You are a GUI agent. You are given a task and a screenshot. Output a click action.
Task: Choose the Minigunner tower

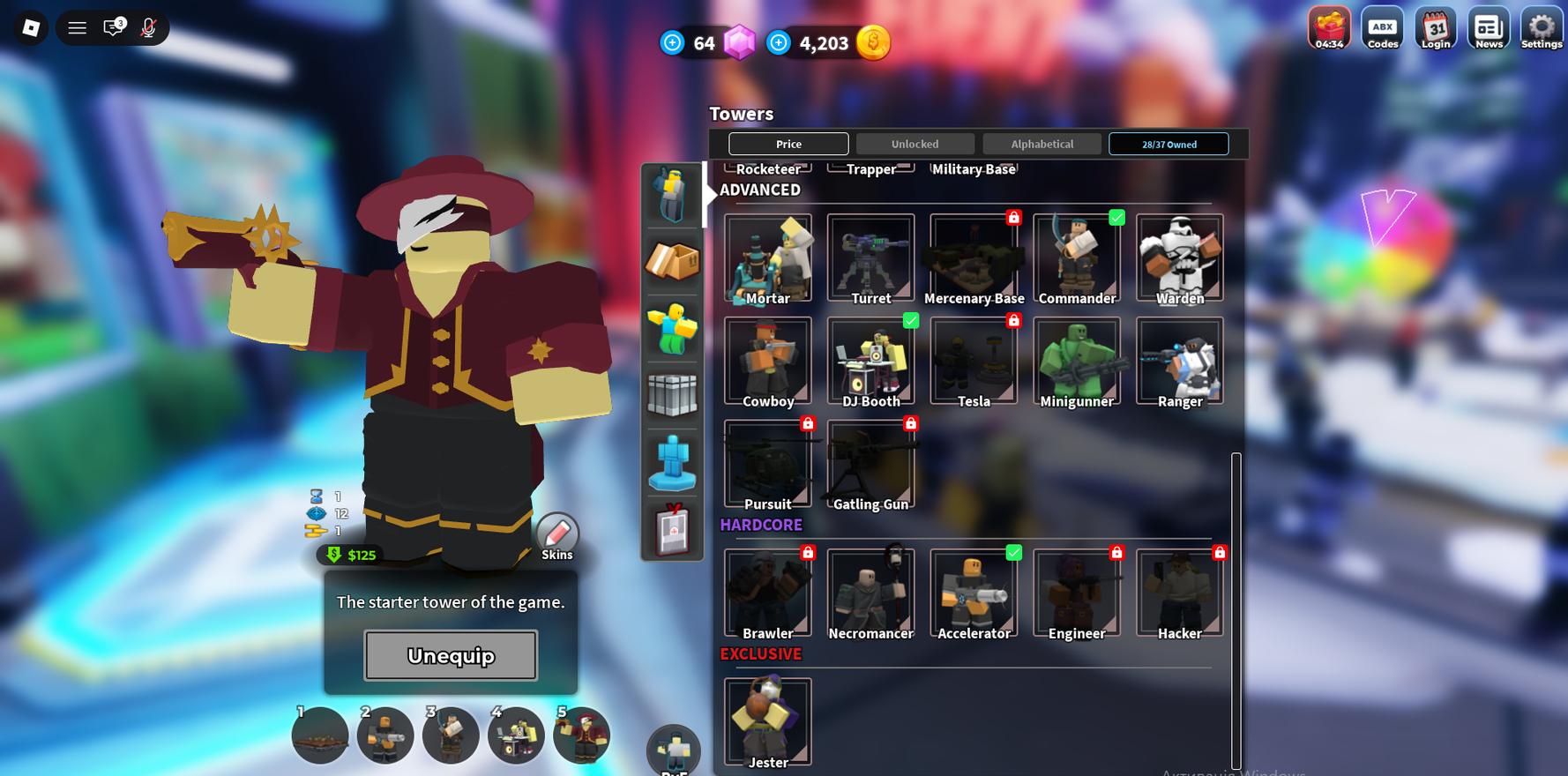[1077, 362]
